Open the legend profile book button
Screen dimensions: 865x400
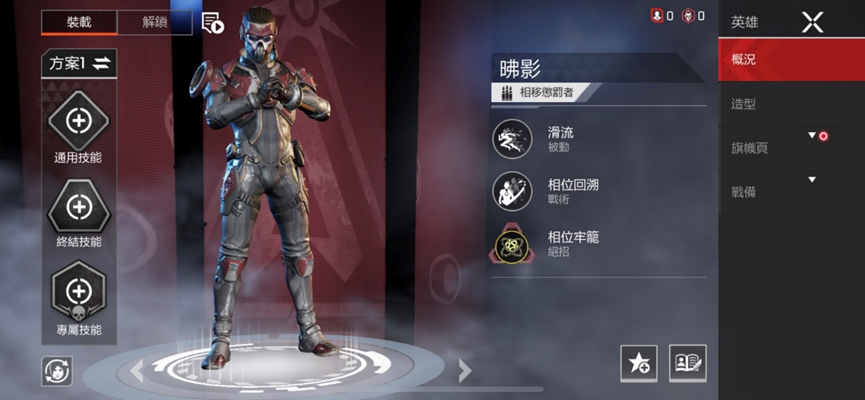tap(687, 363)
